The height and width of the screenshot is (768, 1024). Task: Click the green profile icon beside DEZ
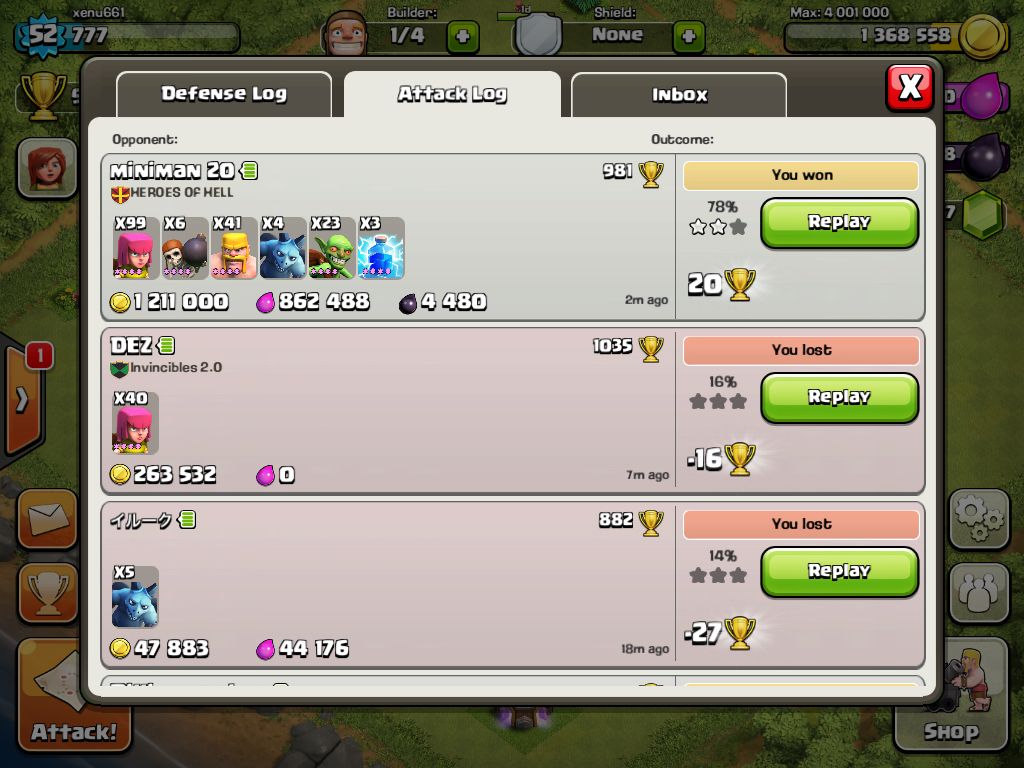pos(166,346)
